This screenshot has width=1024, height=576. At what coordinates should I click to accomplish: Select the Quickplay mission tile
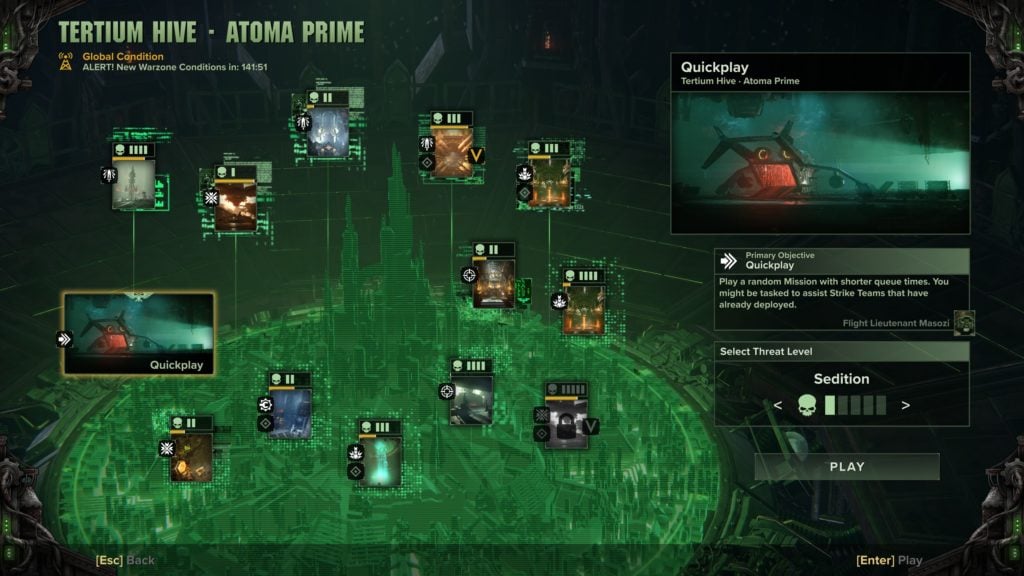139,333
